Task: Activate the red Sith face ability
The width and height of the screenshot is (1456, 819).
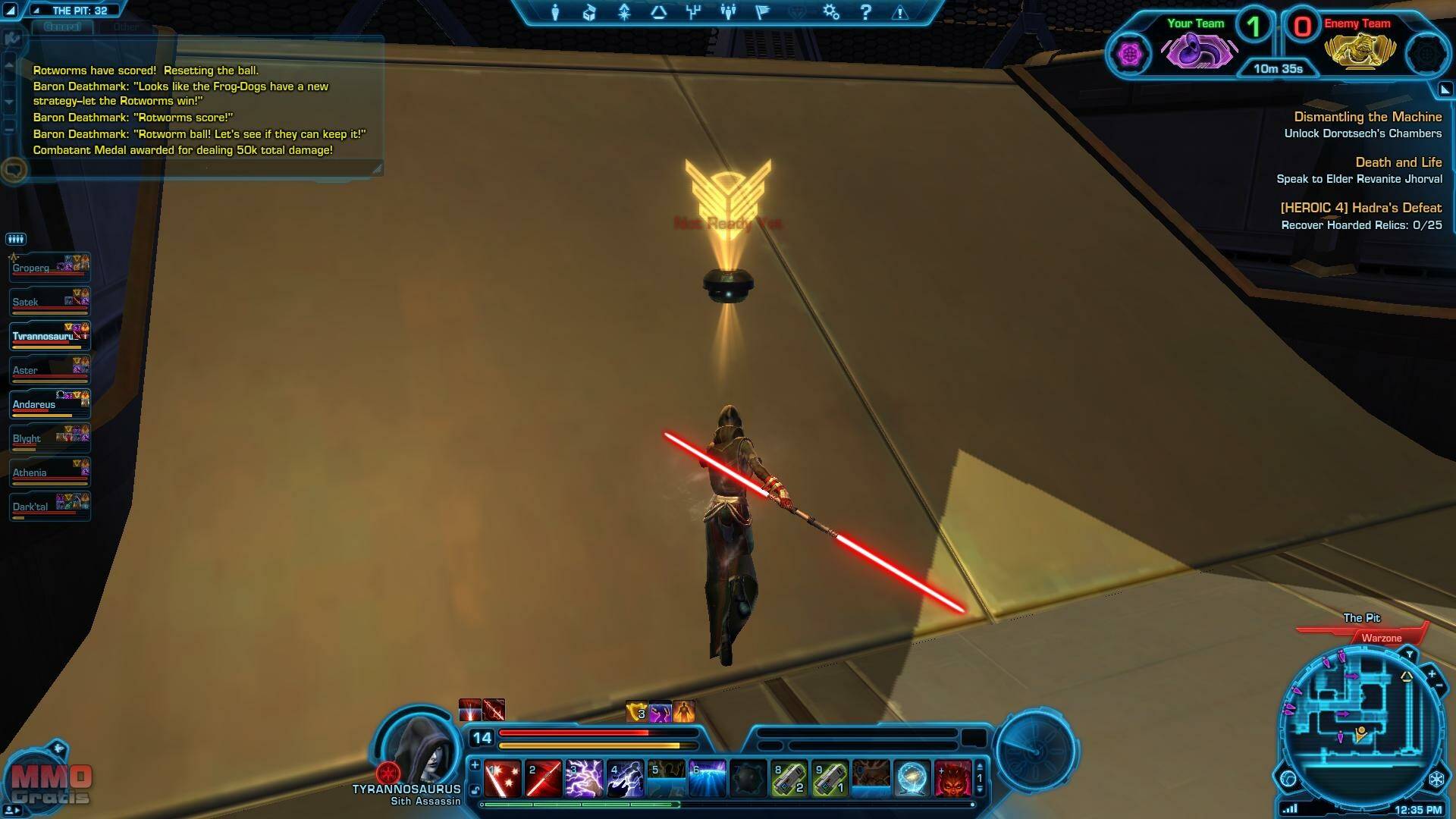Action: (x=952, y=779)
